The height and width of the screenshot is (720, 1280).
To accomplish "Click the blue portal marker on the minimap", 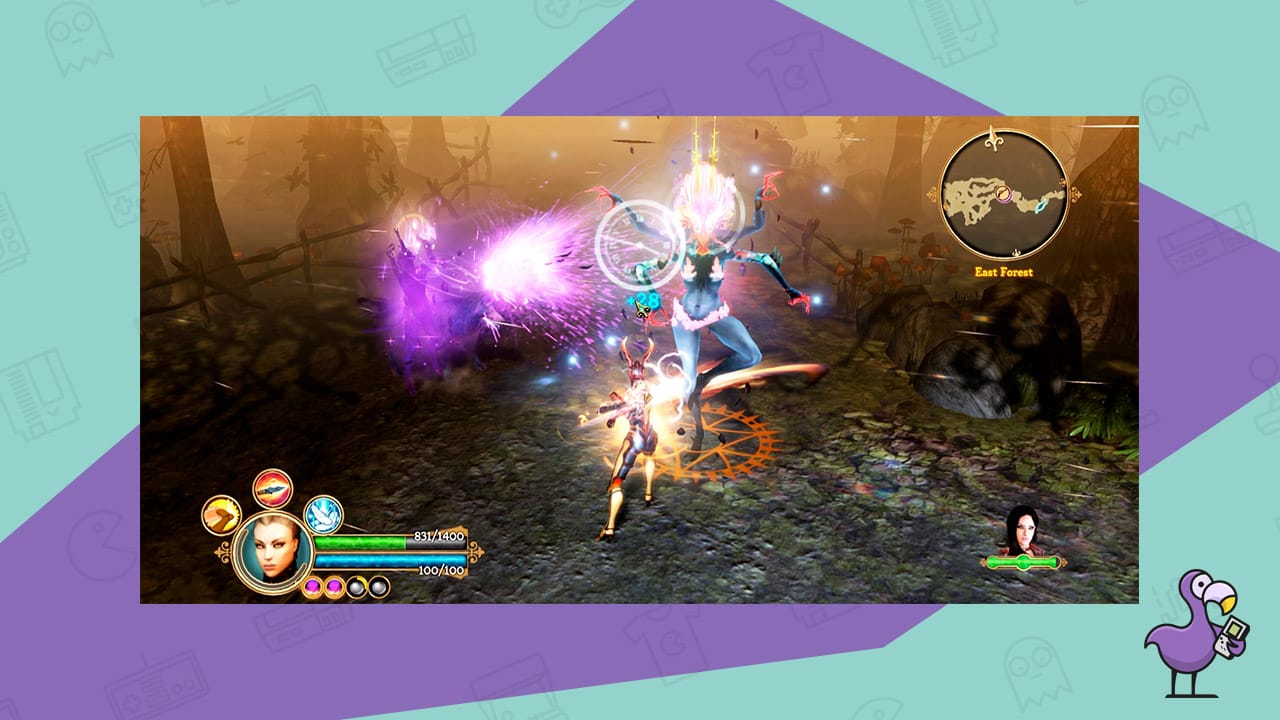I will coord(1040,208).
